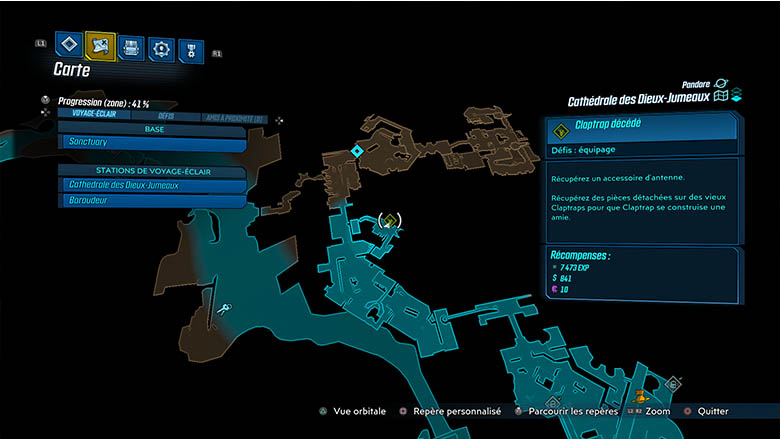Image resolution: width=780 pixels, height=439 pixels.
Task: Select the white player marker on map
Action: click(226, 311)
